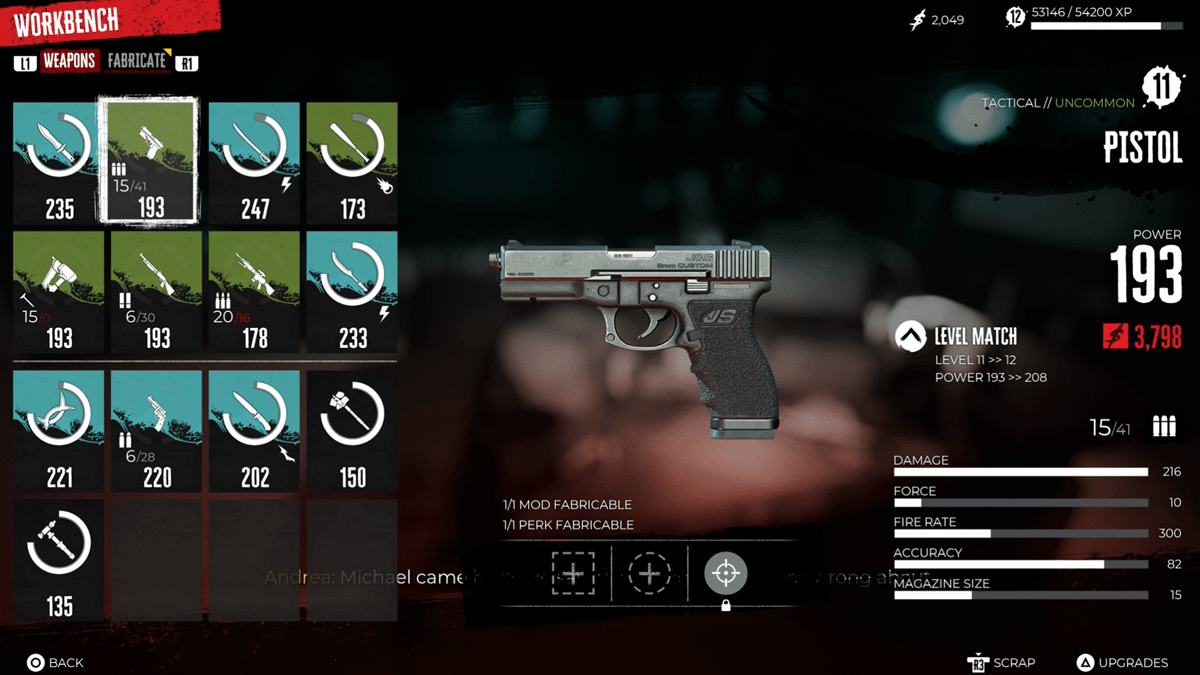Select the rifle slot with power 178

(254, 292)
